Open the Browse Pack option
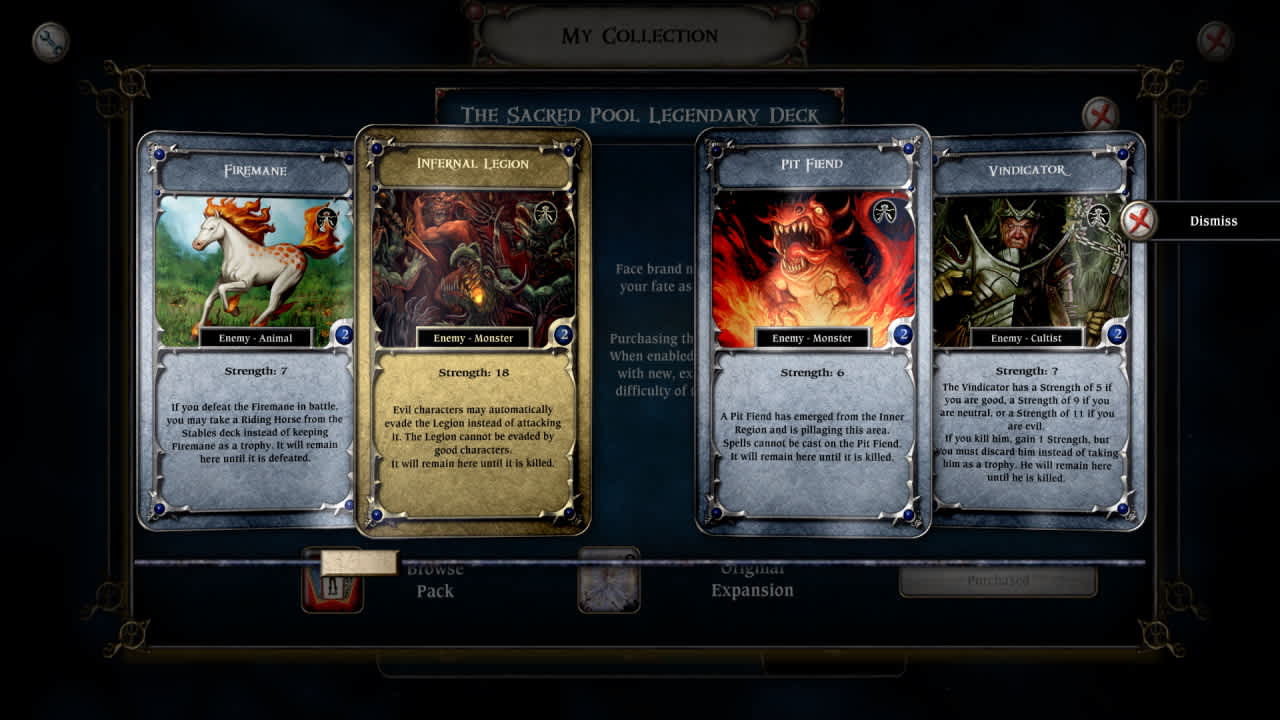The width and height of the screenshot is (1280, 720). coord(436,580)
